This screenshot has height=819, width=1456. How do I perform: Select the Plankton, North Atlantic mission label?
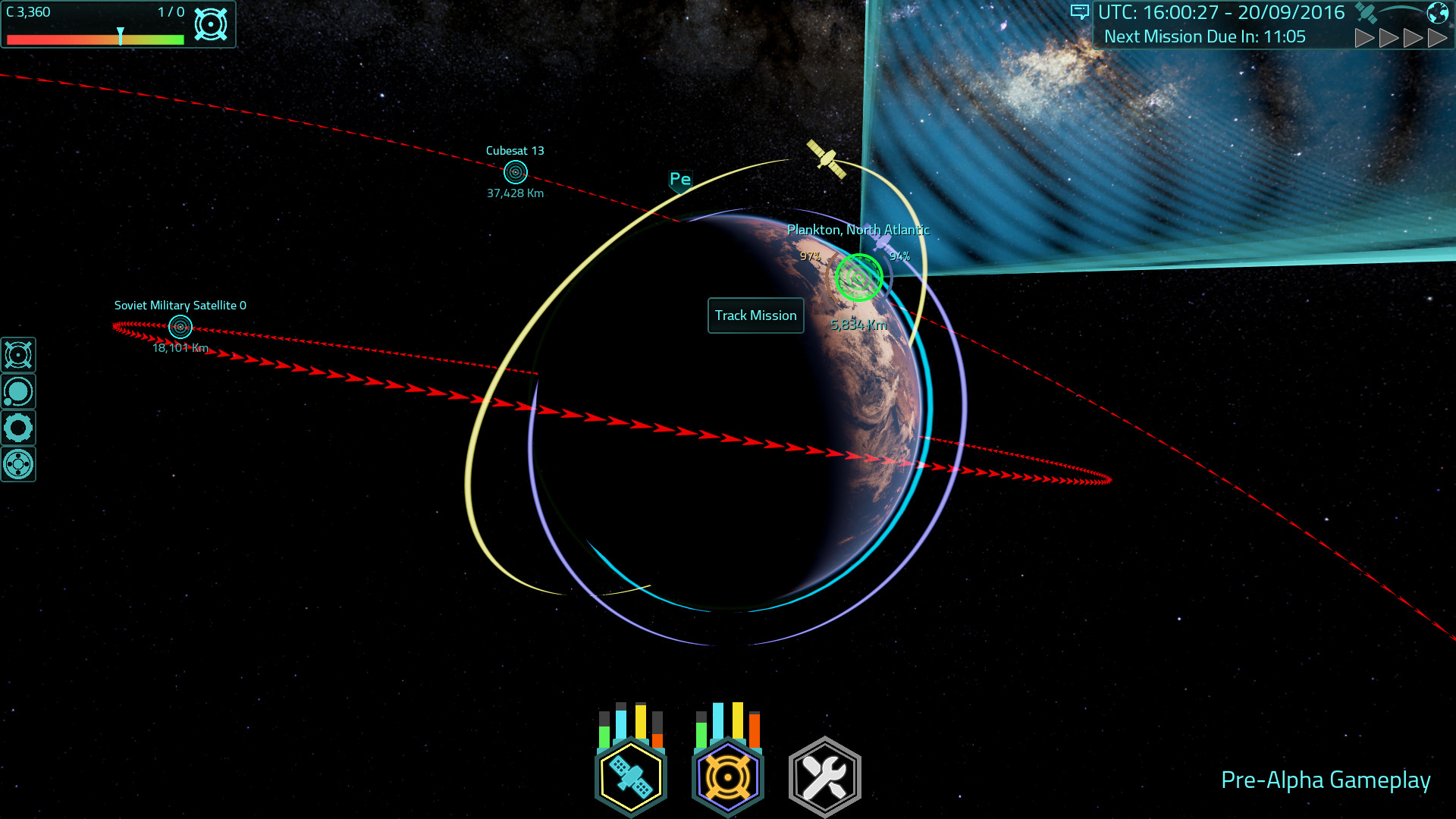858,230
